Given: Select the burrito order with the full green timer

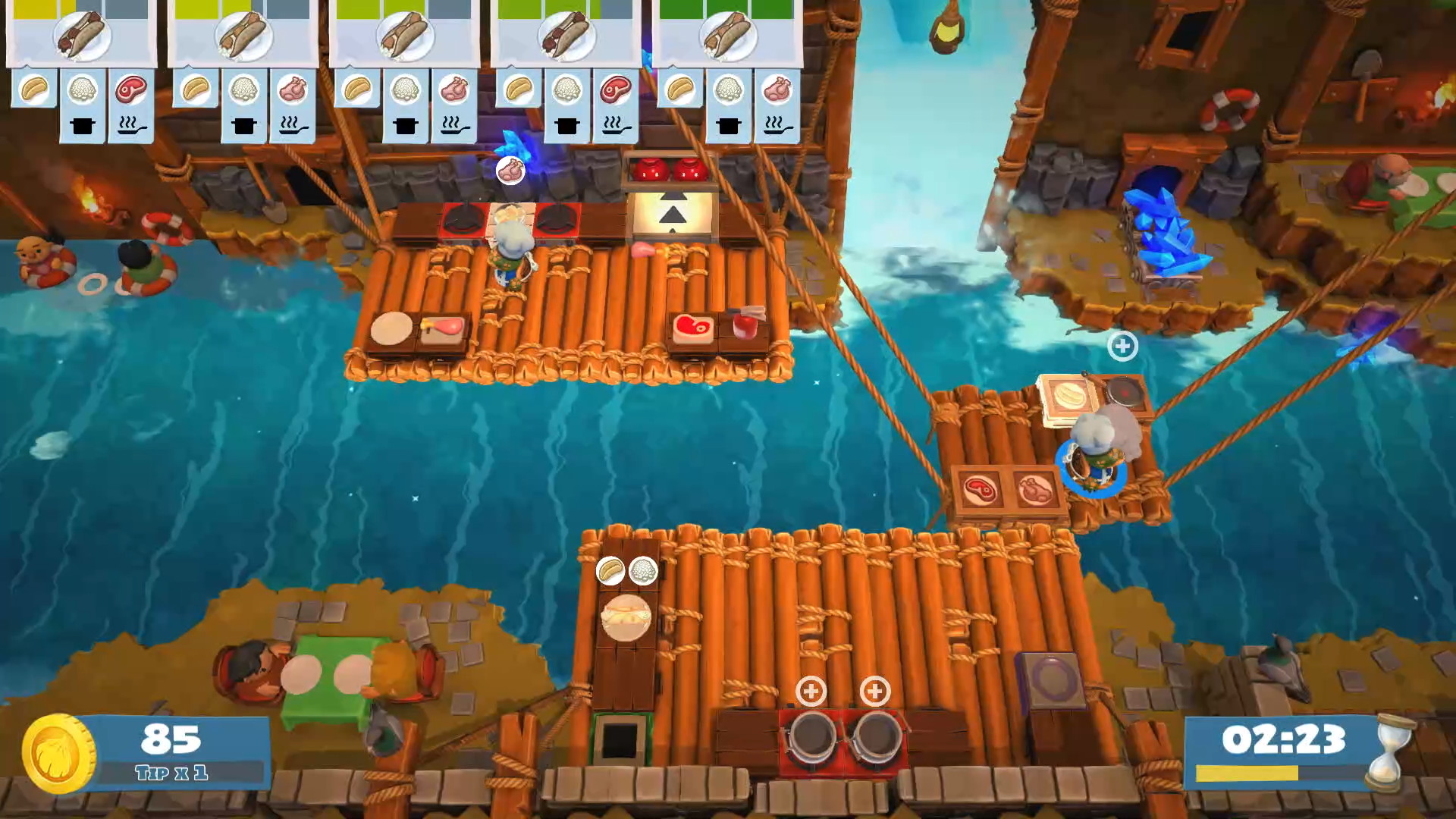Looking at the screenshot, I should coord(727,34).
